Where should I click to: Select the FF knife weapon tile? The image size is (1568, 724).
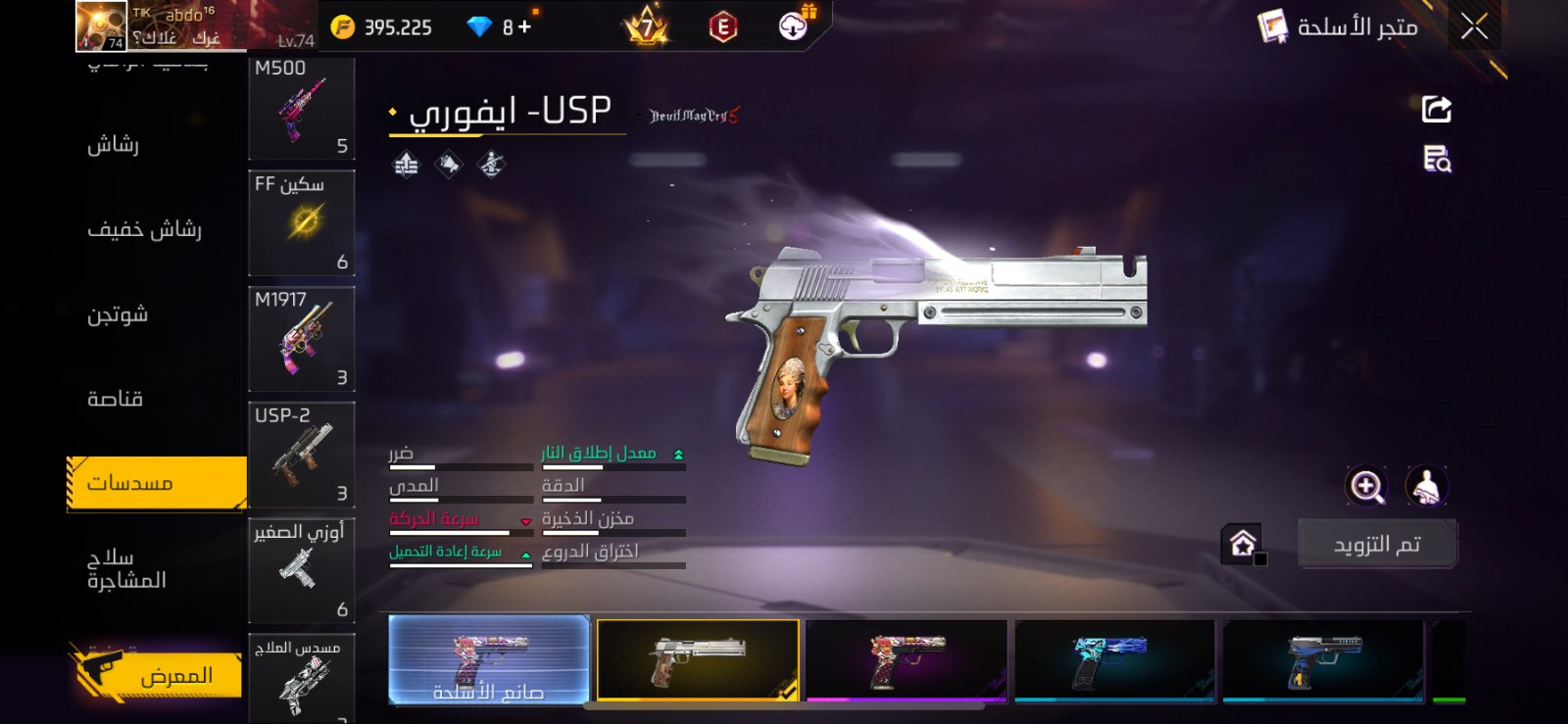pos(301,223)
